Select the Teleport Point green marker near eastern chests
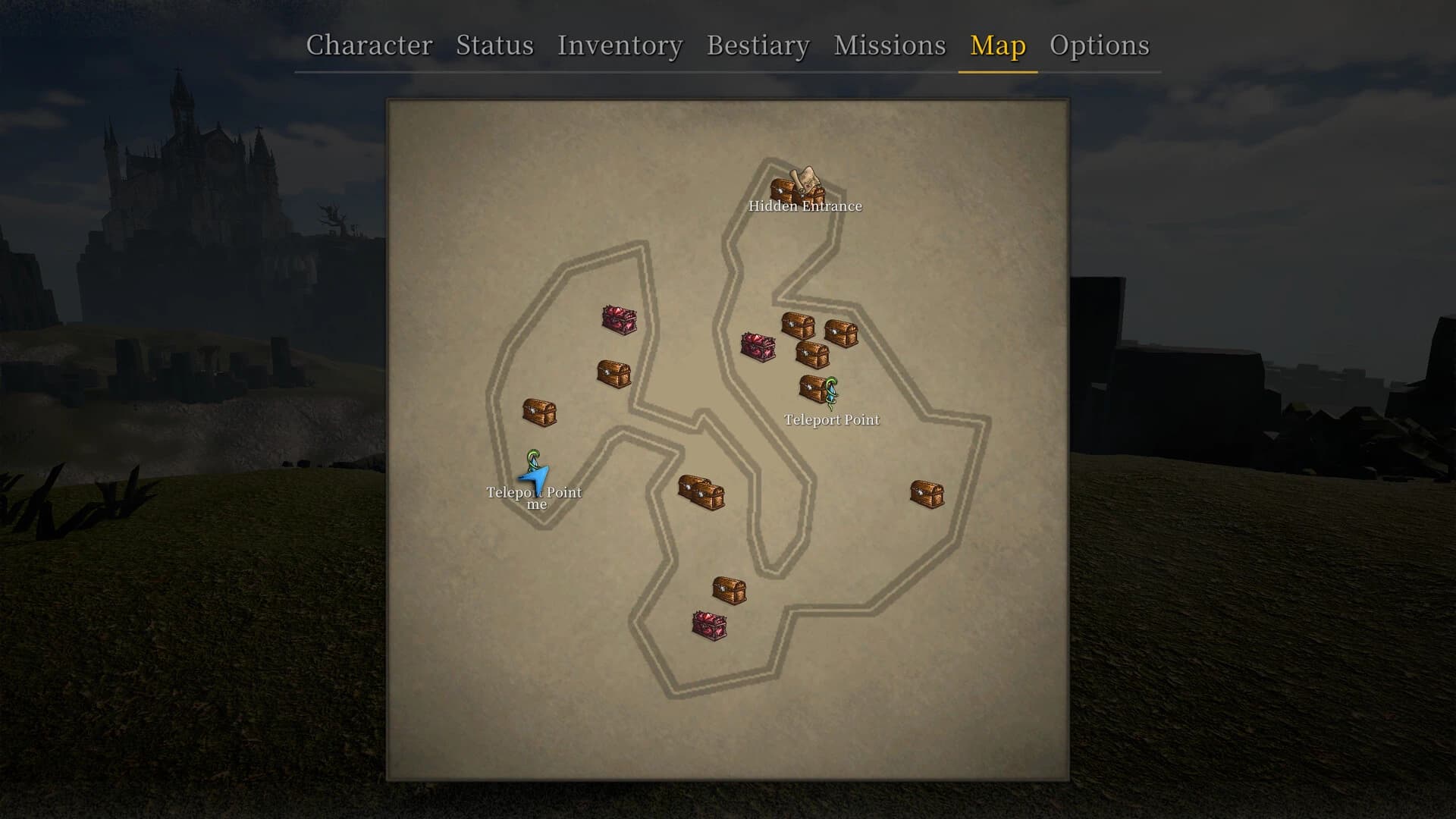The image size is (1456, 819). [830, 391]
